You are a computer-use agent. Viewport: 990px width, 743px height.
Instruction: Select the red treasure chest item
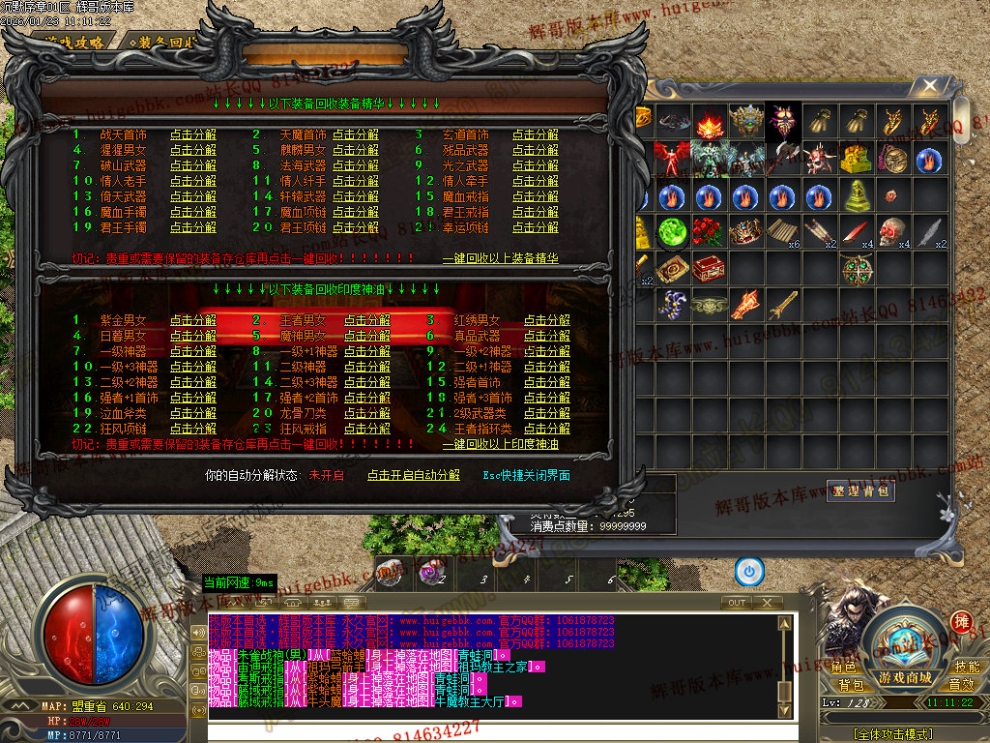tap(708, 269)
